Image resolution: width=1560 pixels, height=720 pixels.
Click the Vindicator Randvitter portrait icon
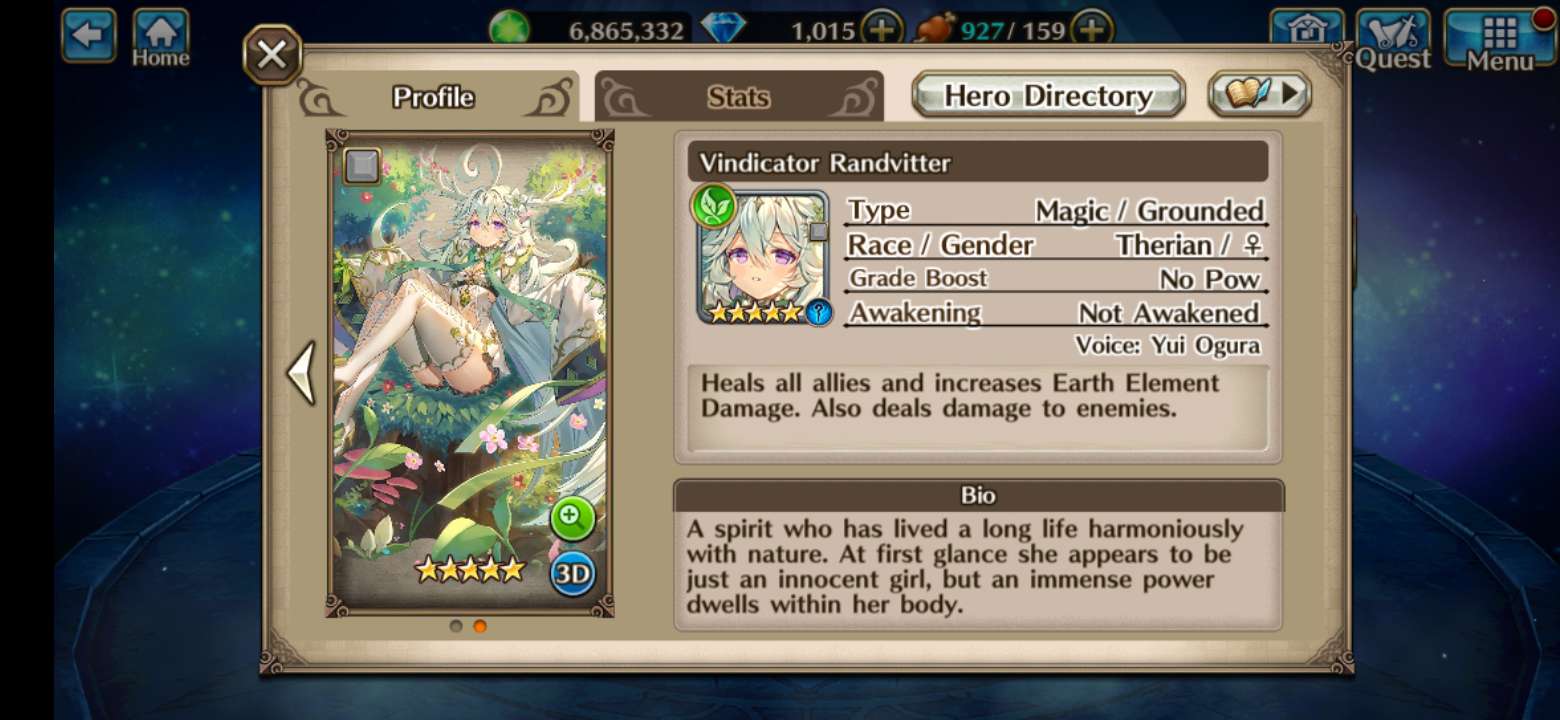point(763,256)
